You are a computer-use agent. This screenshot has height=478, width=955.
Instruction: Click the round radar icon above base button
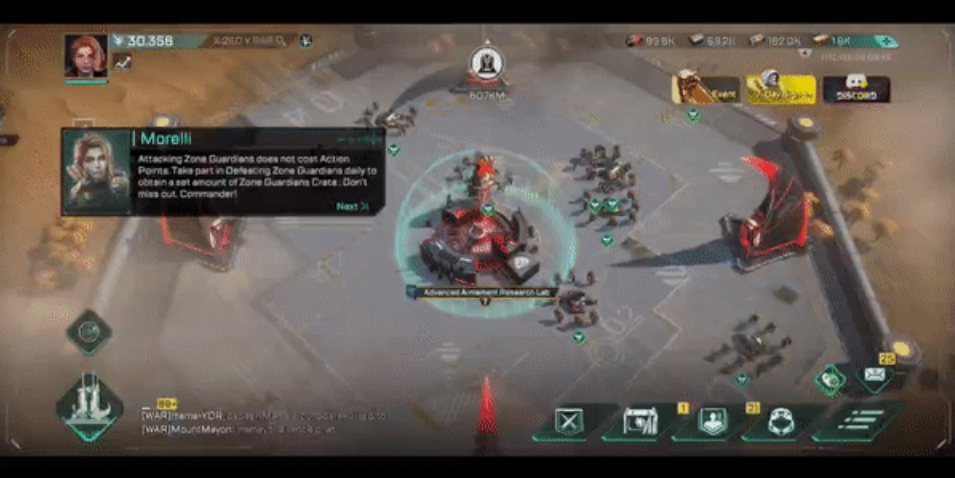coord(89,331)
